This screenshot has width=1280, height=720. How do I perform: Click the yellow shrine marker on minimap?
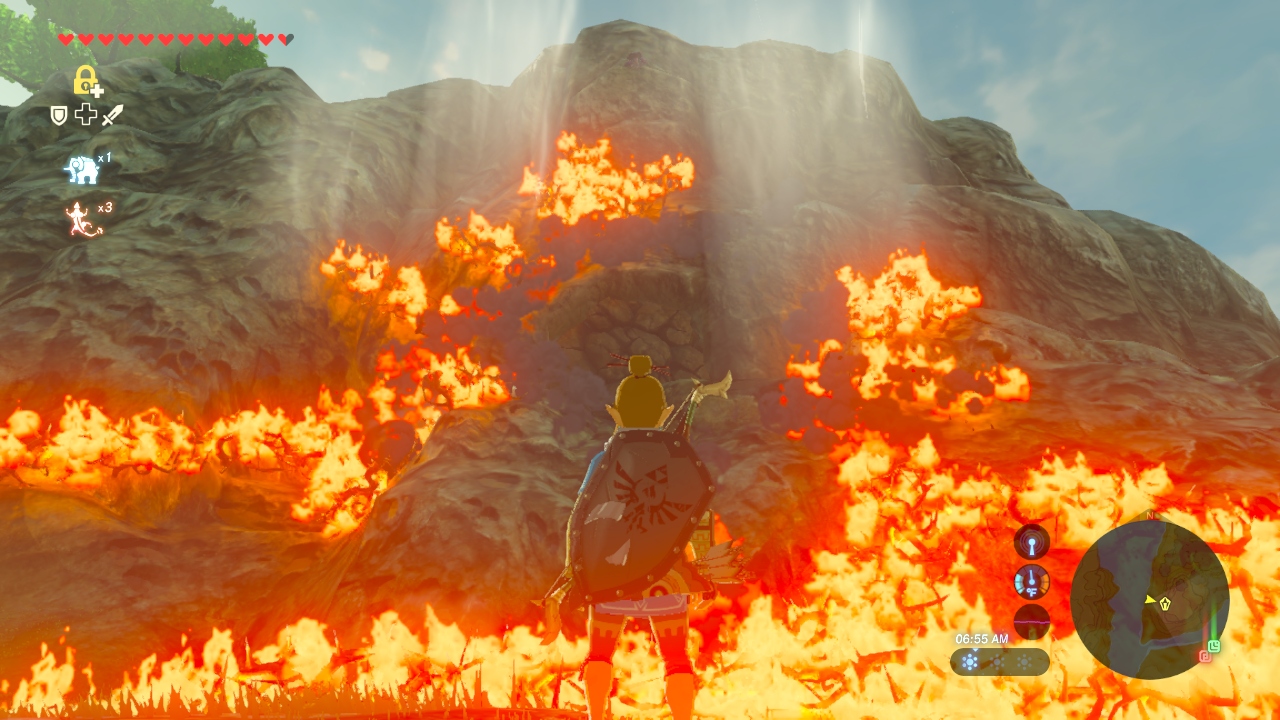coord(1165,602)
